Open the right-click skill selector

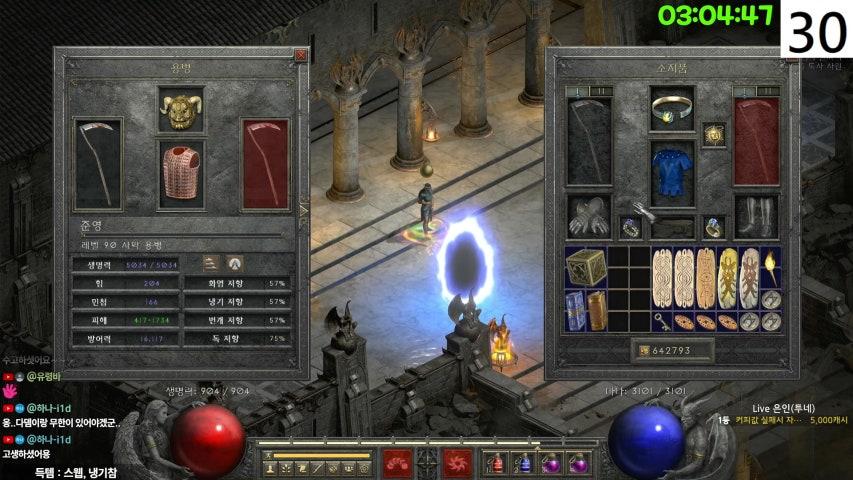click(x=458, y=462)
